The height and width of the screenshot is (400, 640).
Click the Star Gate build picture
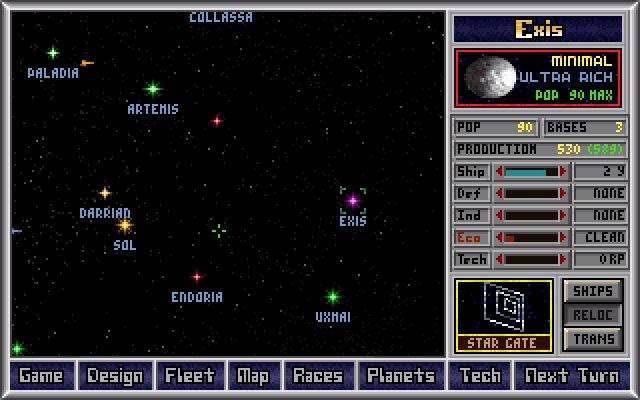[503, 314]
